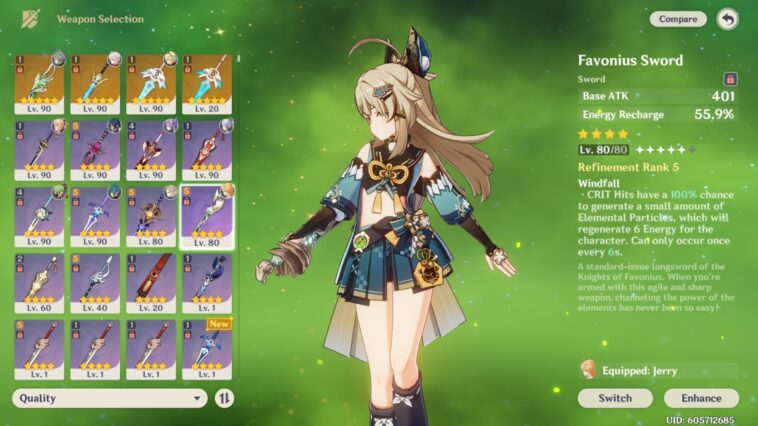Go back using the return arrow button
Screen dimensions: 758x426
pos(727,19)
